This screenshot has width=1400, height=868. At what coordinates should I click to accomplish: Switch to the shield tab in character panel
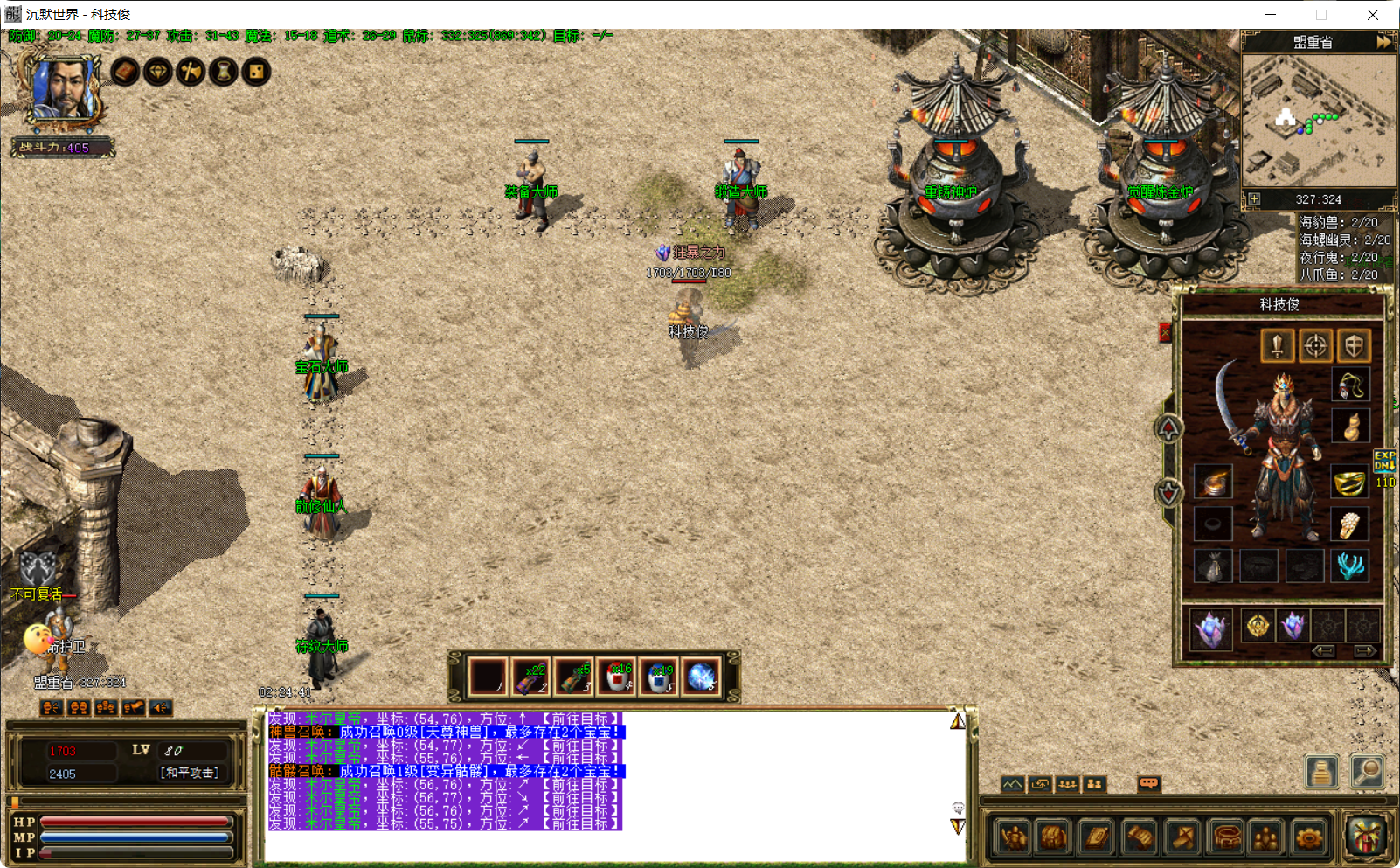click(x=1354, y=345)
